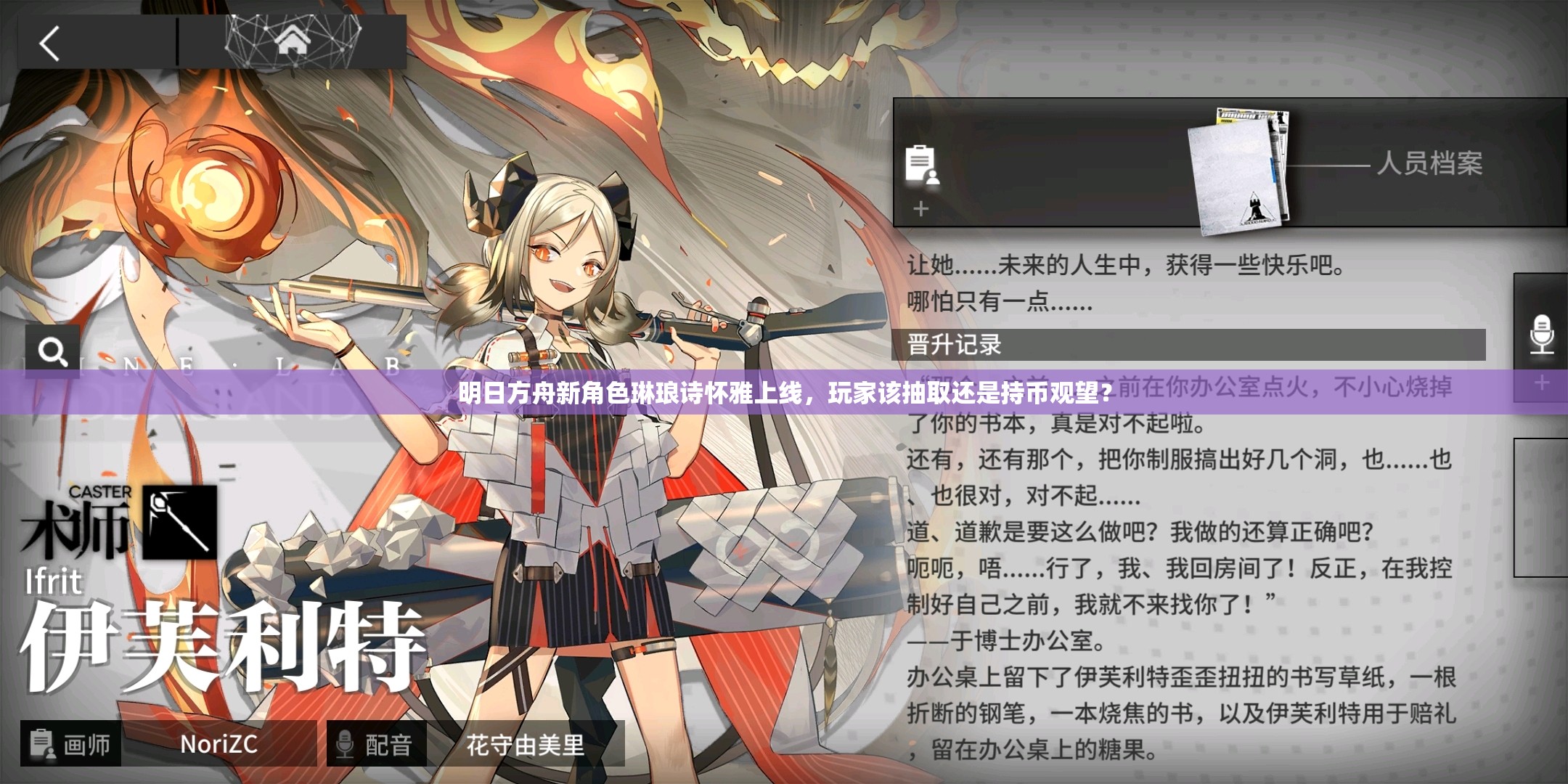The height and width of the screenshot is (784, 1568).
Task: Select the home icon in the top bar
Action: (x=294, y=40)
